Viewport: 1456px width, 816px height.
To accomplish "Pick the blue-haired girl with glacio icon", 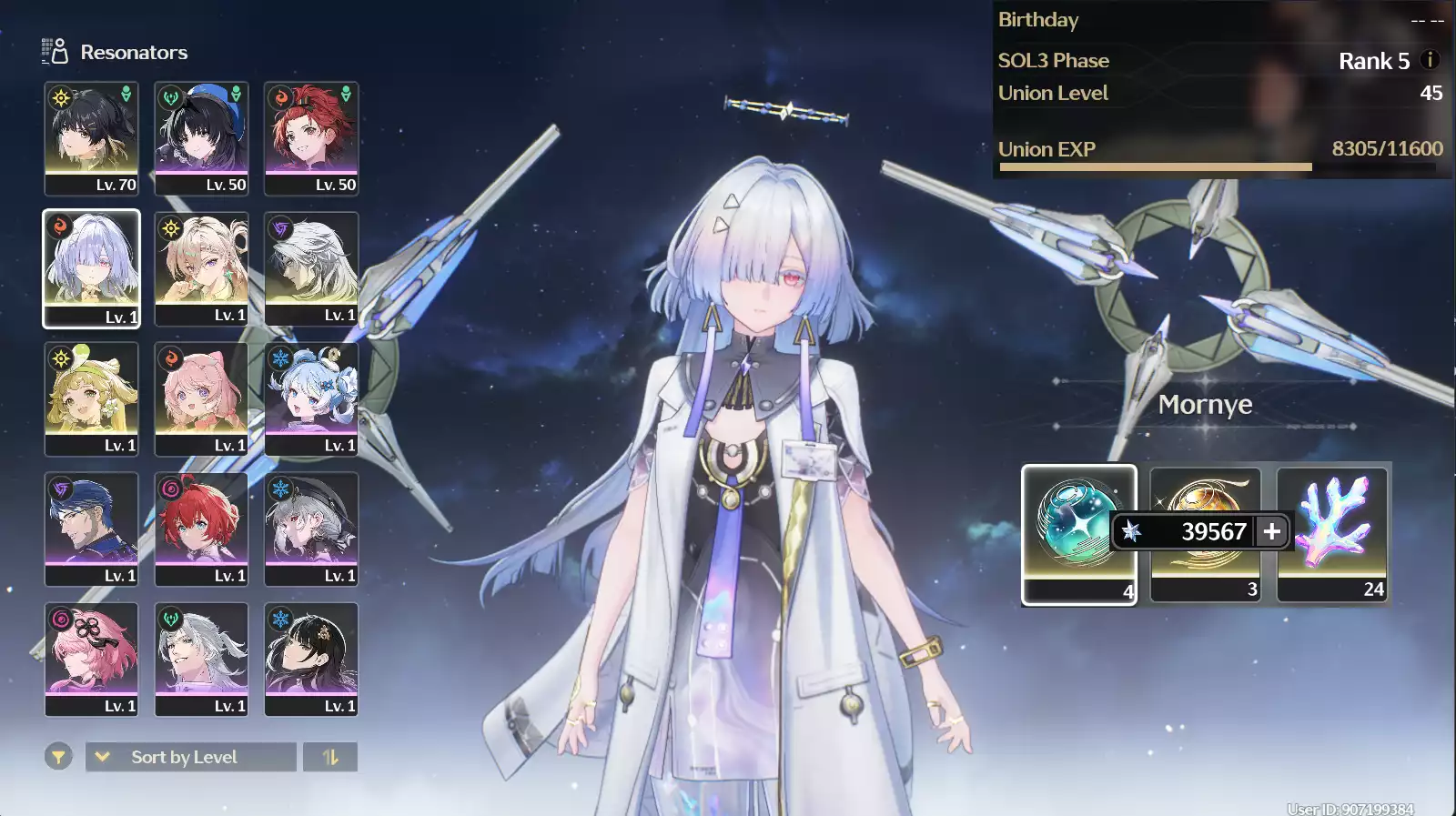I will (x=311, y=398).
